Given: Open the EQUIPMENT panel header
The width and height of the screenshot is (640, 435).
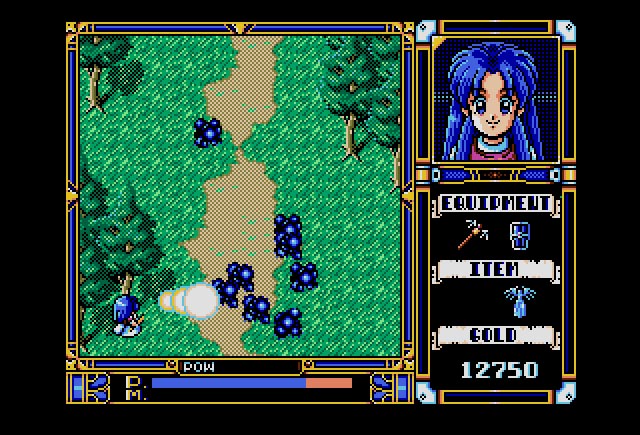Looking at the screenshot, I should pyautogui.click(x=495, y=204).
